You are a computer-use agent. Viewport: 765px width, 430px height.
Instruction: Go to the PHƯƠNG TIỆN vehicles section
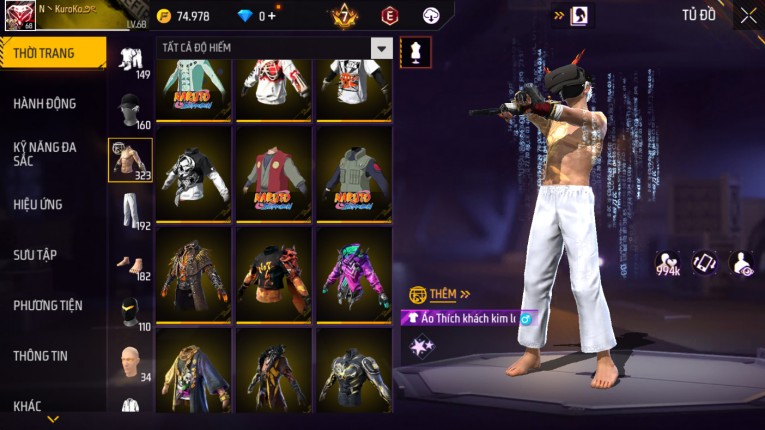click(x=48, y=305)
